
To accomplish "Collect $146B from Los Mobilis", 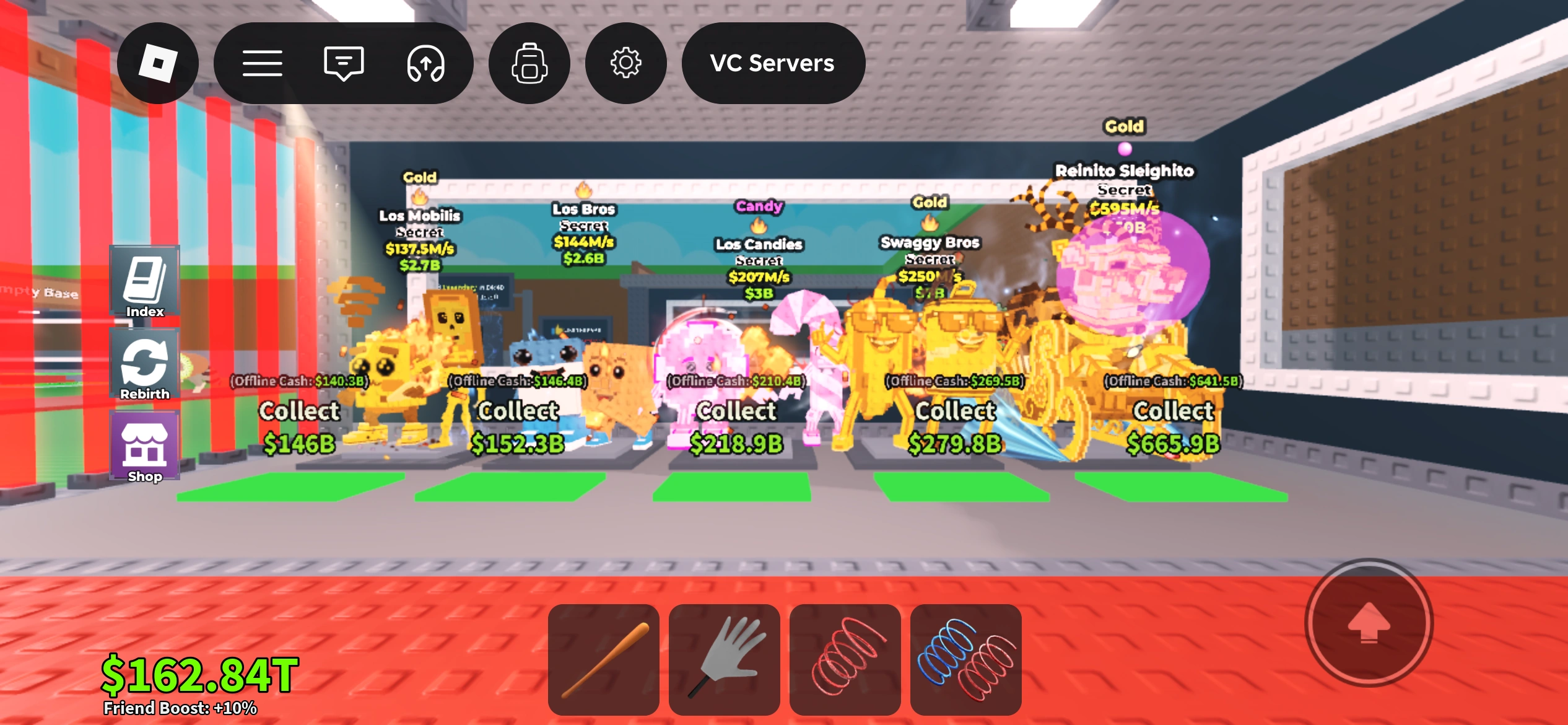I will coord(302,428).
